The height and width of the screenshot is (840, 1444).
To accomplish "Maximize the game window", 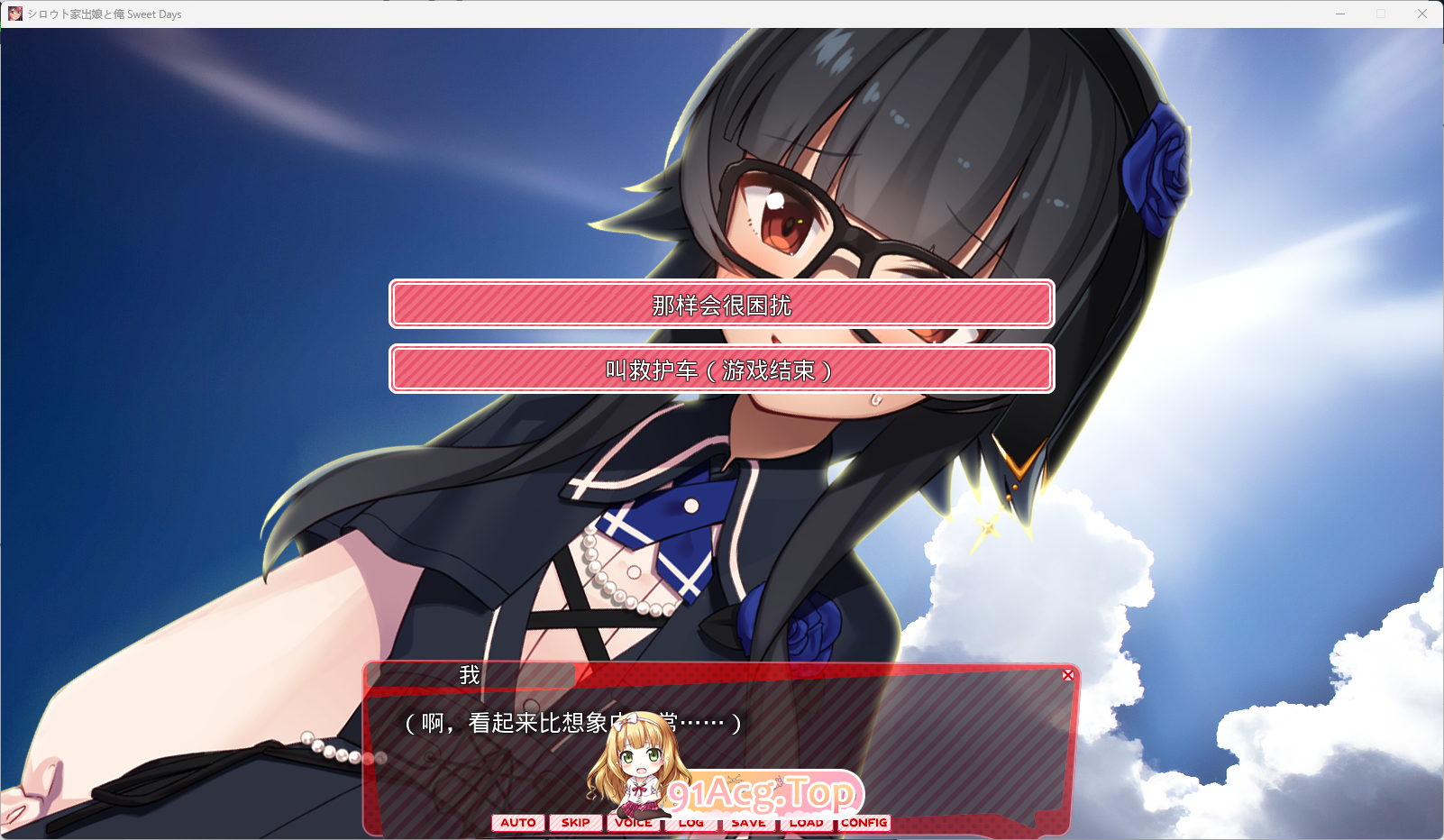I will pos(1381,14).
